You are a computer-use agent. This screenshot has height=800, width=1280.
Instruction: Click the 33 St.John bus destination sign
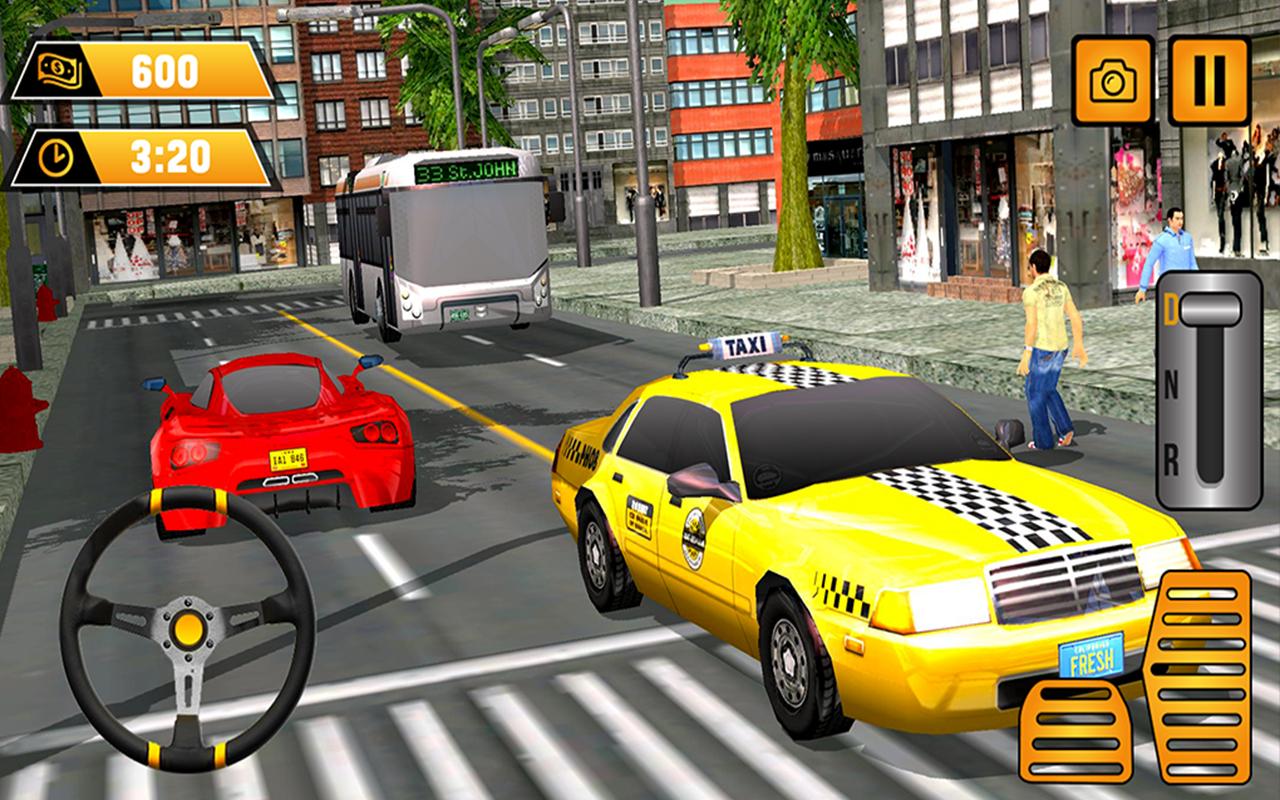(x=466, y=173)
